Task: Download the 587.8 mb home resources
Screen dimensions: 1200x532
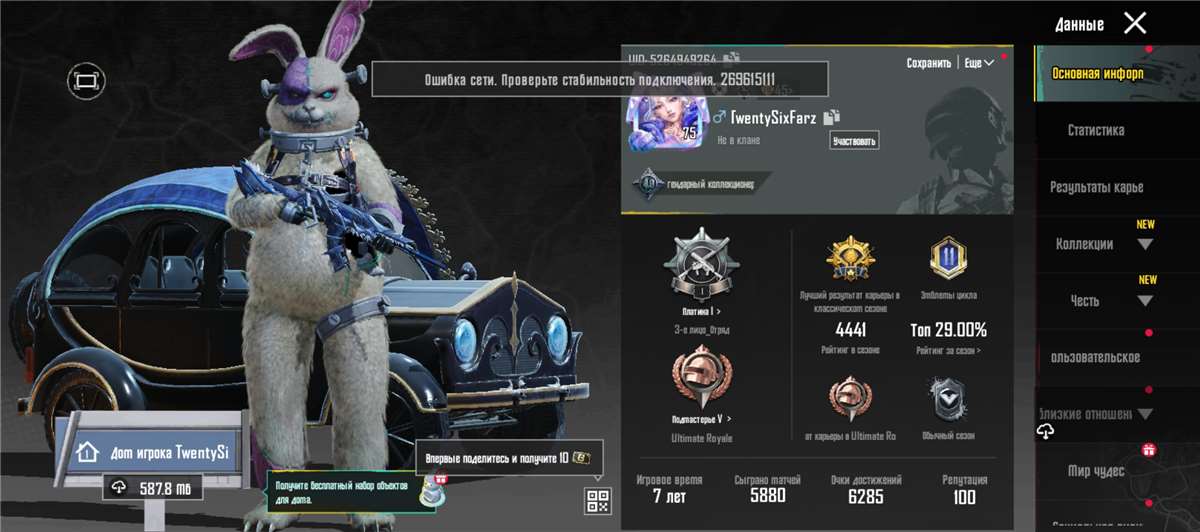Action: click(153, 489)
